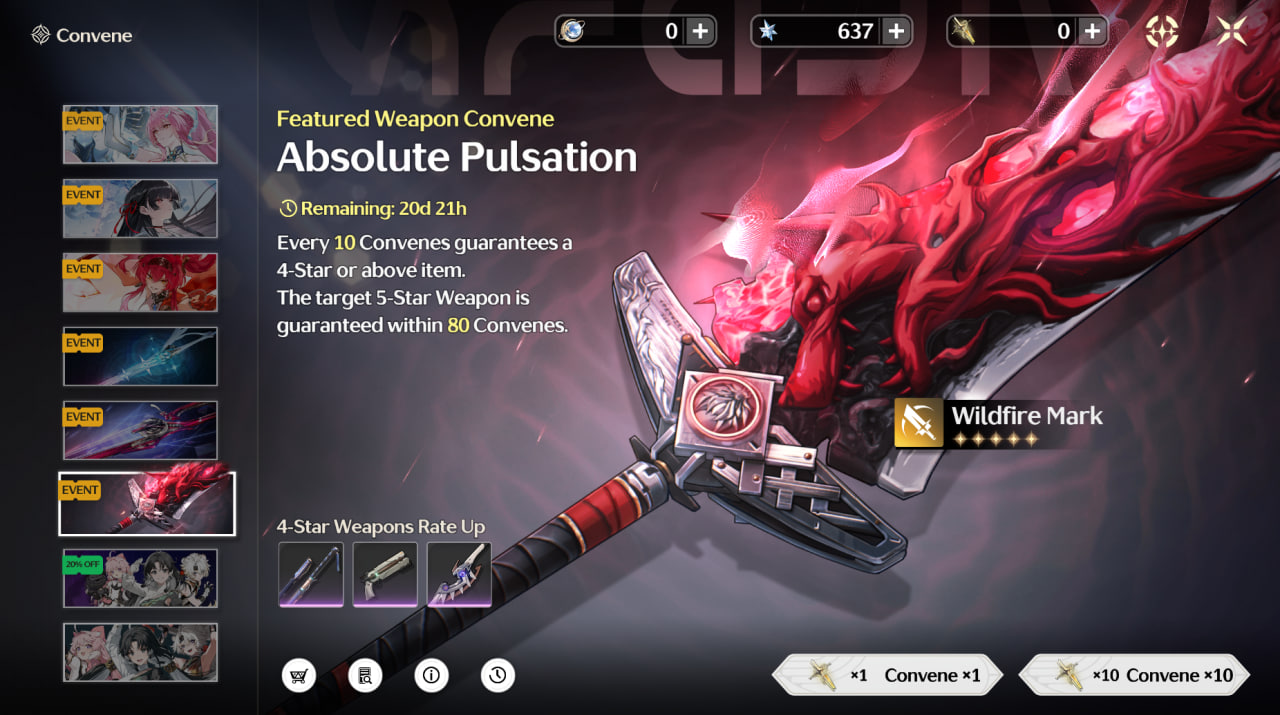The width and height of the screenshot is (1280, 715).
Task: Choose the black-haired character event banner
Action: click(x=140, y=208)
